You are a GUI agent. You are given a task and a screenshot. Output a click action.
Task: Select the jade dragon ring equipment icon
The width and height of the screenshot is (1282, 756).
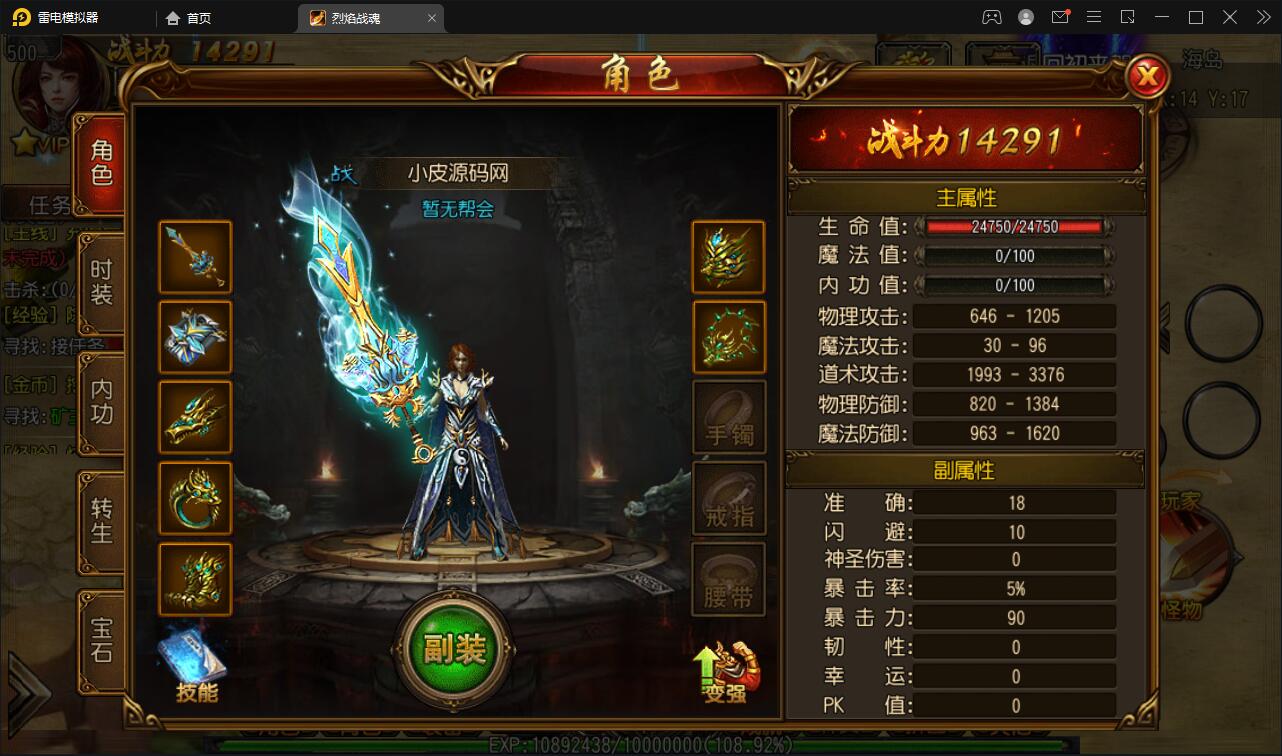(x=196, y=497)
